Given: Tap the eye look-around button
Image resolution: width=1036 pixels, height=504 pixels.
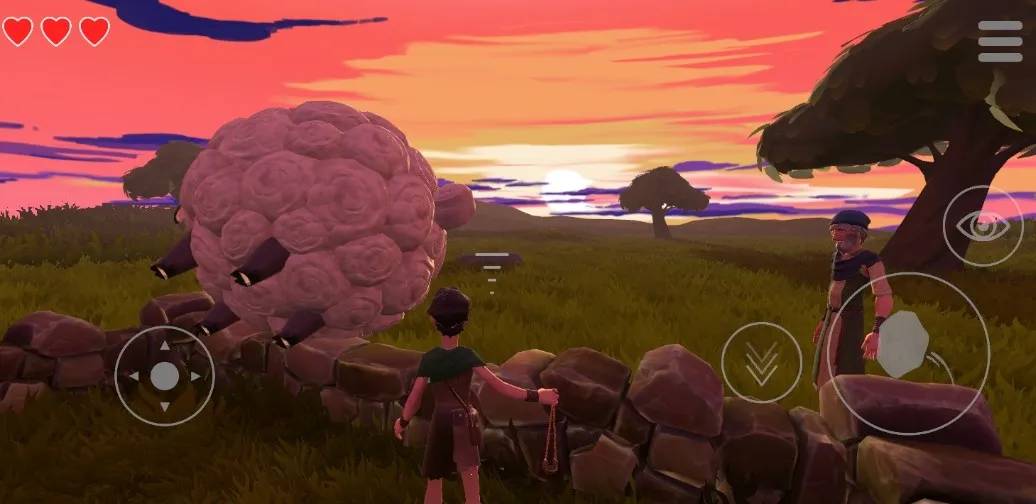Looking at the screenshot, I should click(982, 226).
